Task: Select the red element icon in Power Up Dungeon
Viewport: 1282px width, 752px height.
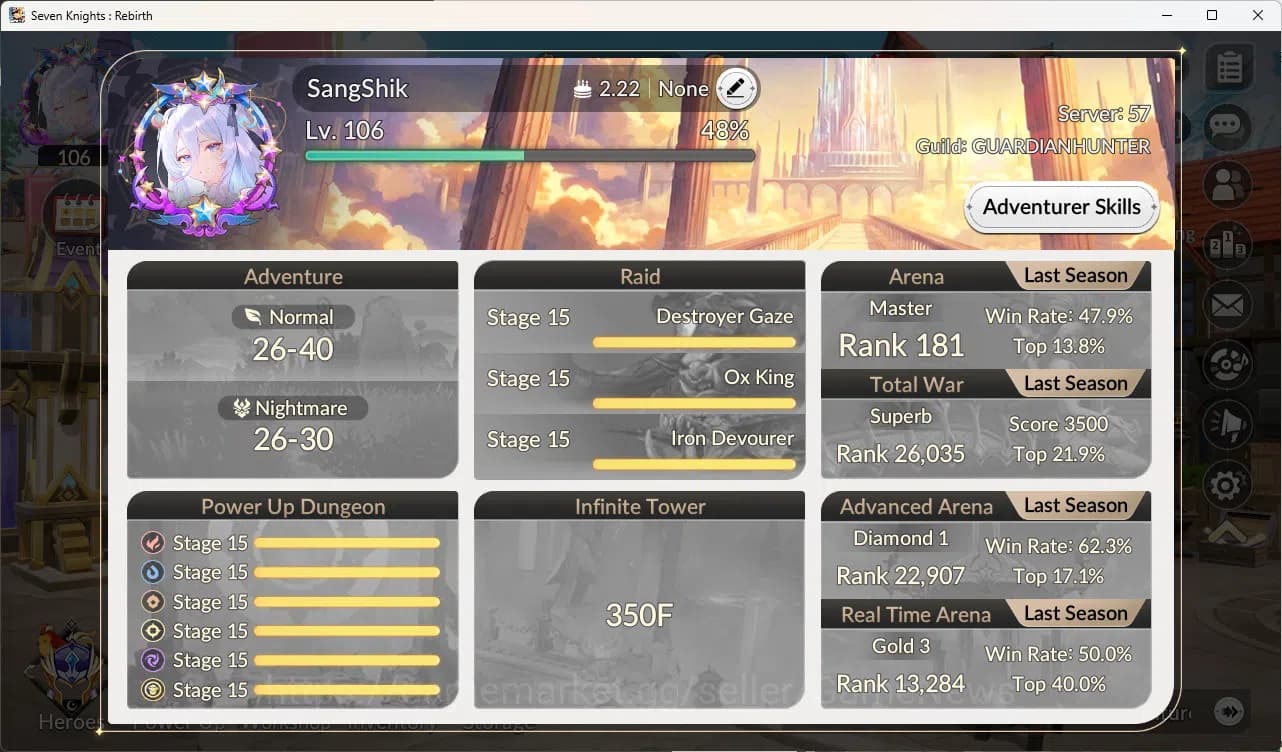Action: 152,543
